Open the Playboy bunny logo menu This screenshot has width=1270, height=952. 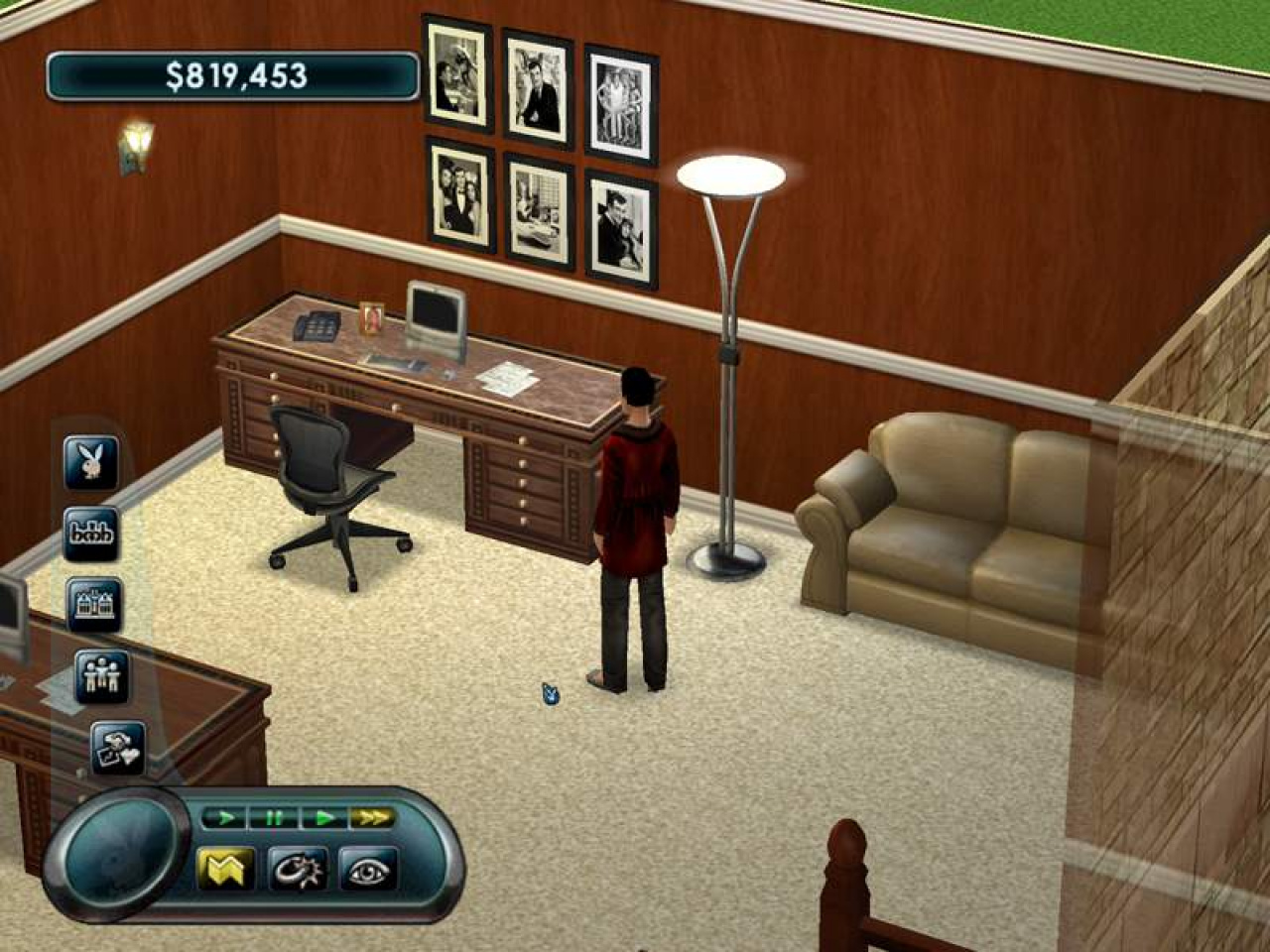(91, 462)
